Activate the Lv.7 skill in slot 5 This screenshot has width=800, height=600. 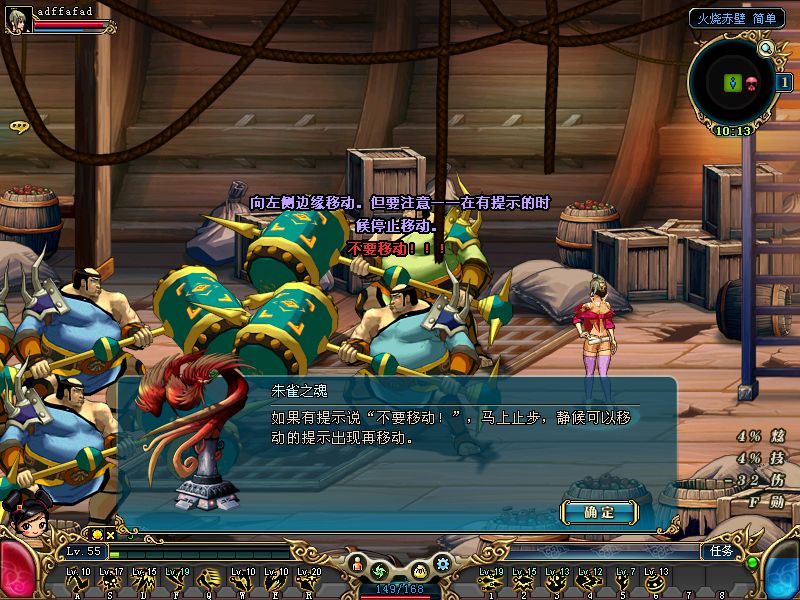[x=624, y=580]
